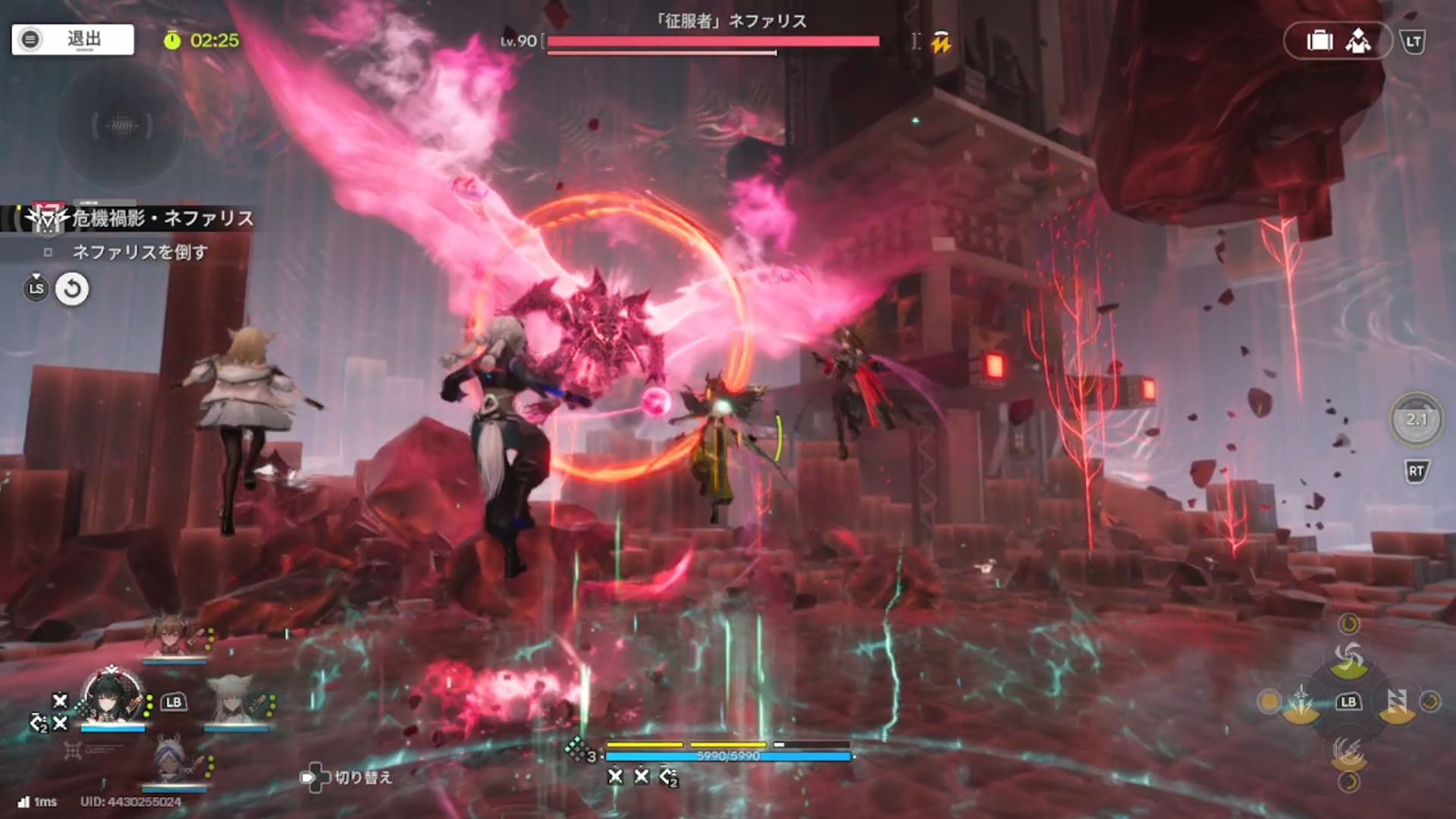This screenshot has width=1456, height=819.
Task: Click the circular arrow reset icon
Action: click(x=72, y=289)
